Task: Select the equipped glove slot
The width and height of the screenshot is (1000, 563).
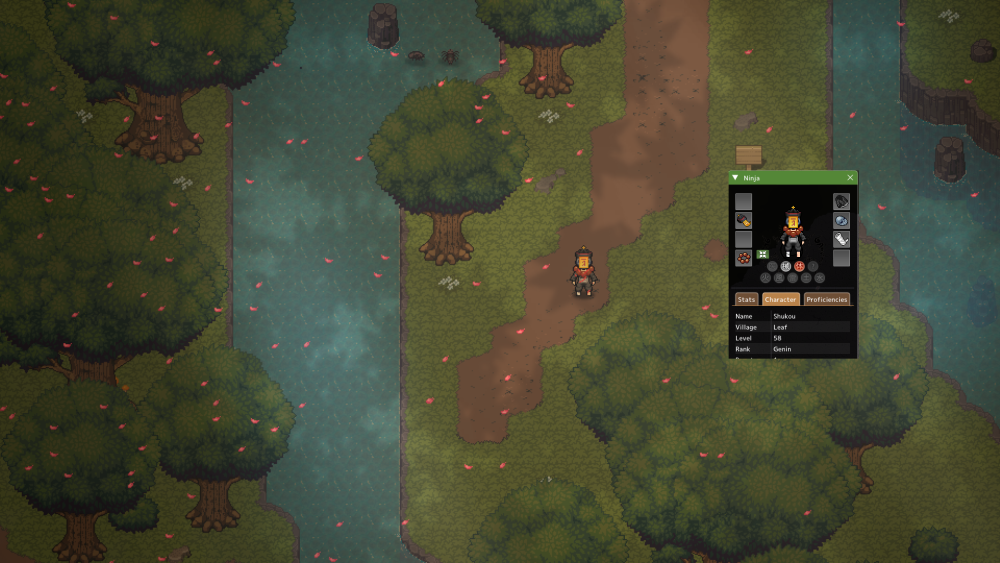Action: pyautogui.click(x=841, y=202)
